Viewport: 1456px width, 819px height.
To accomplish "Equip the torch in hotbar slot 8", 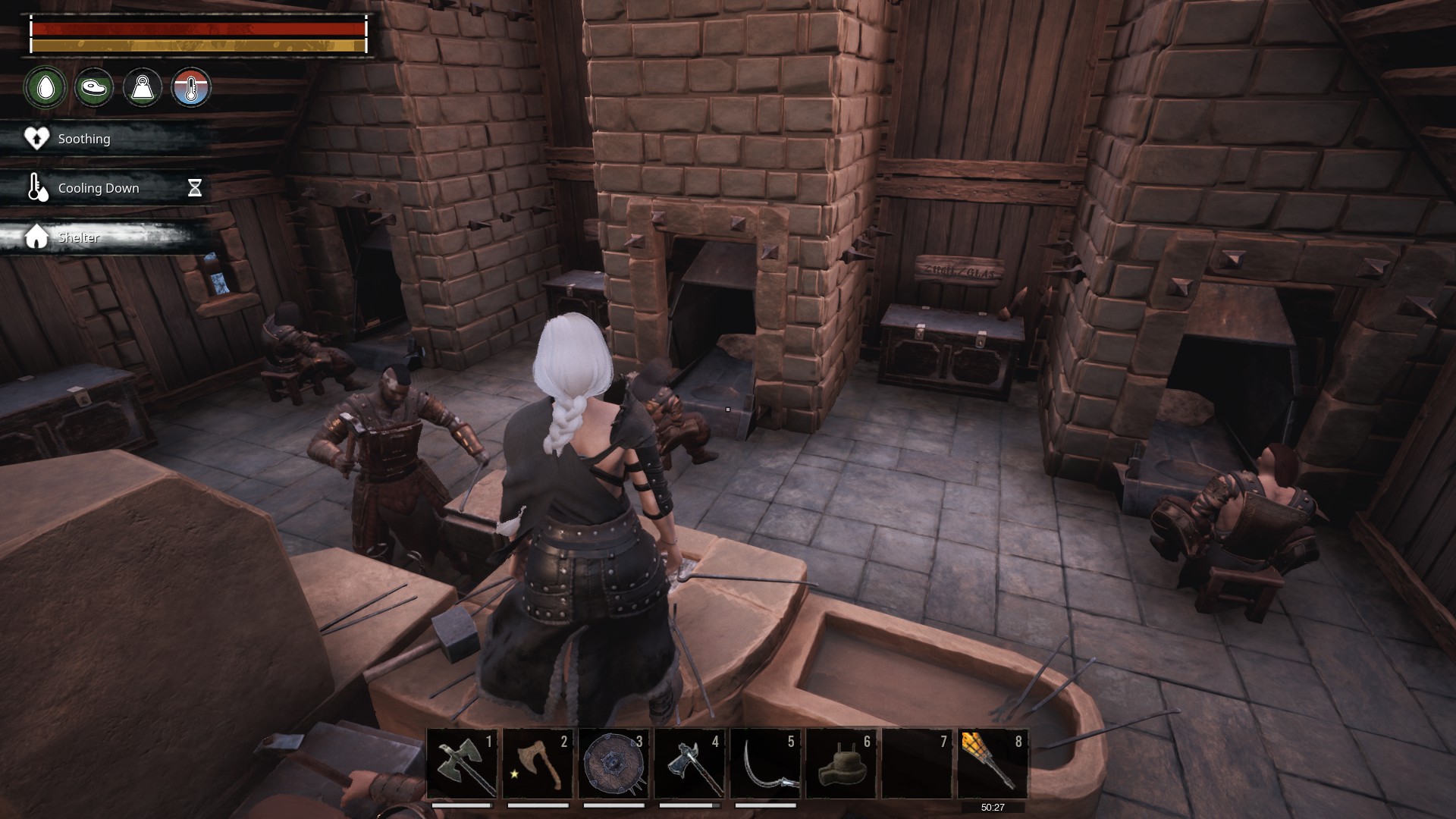I will click(x=993, y=764).
